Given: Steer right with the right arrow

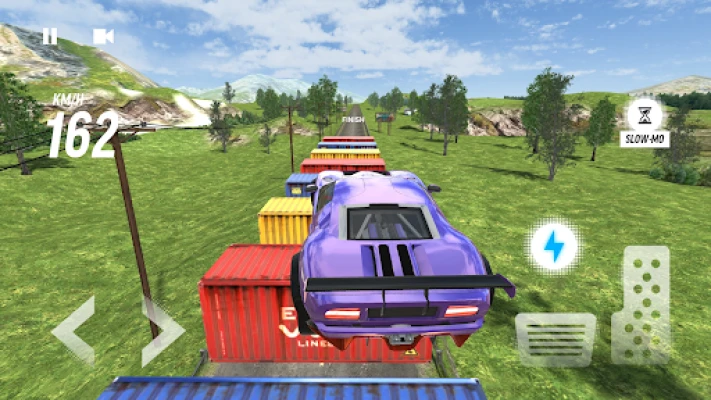Looking at the screenshot, I should 162,329.
